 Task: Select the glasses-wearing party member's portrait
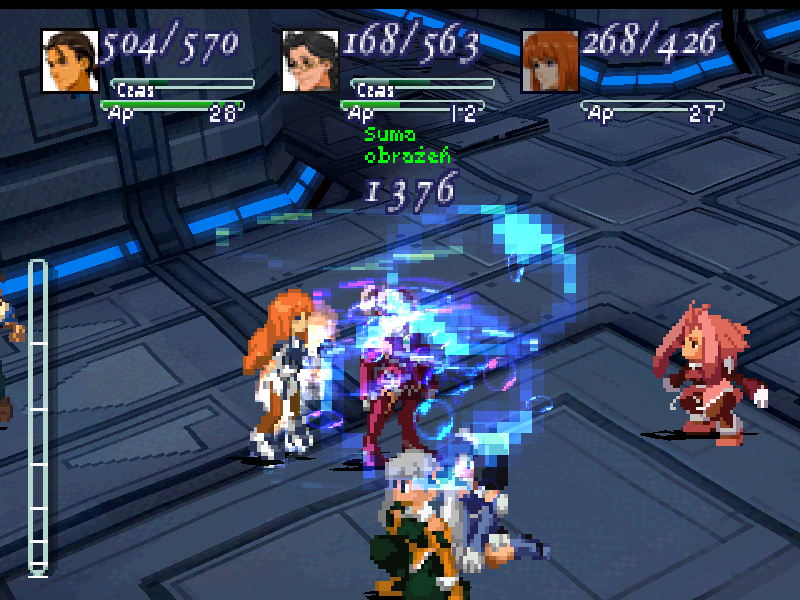pyautogui.click(x=311, y=61)
